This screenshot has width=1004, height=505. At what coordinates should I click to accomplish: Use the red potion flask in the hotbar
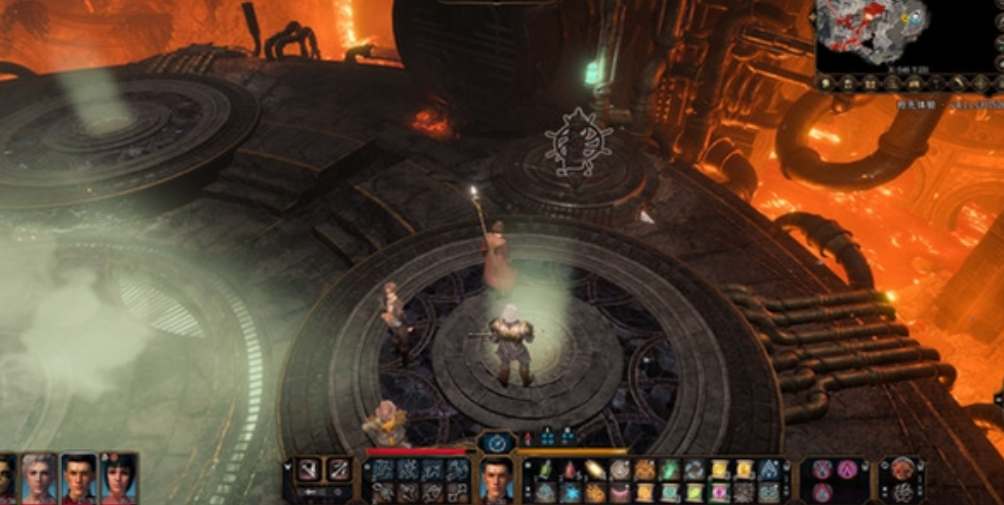pos(571,469)
